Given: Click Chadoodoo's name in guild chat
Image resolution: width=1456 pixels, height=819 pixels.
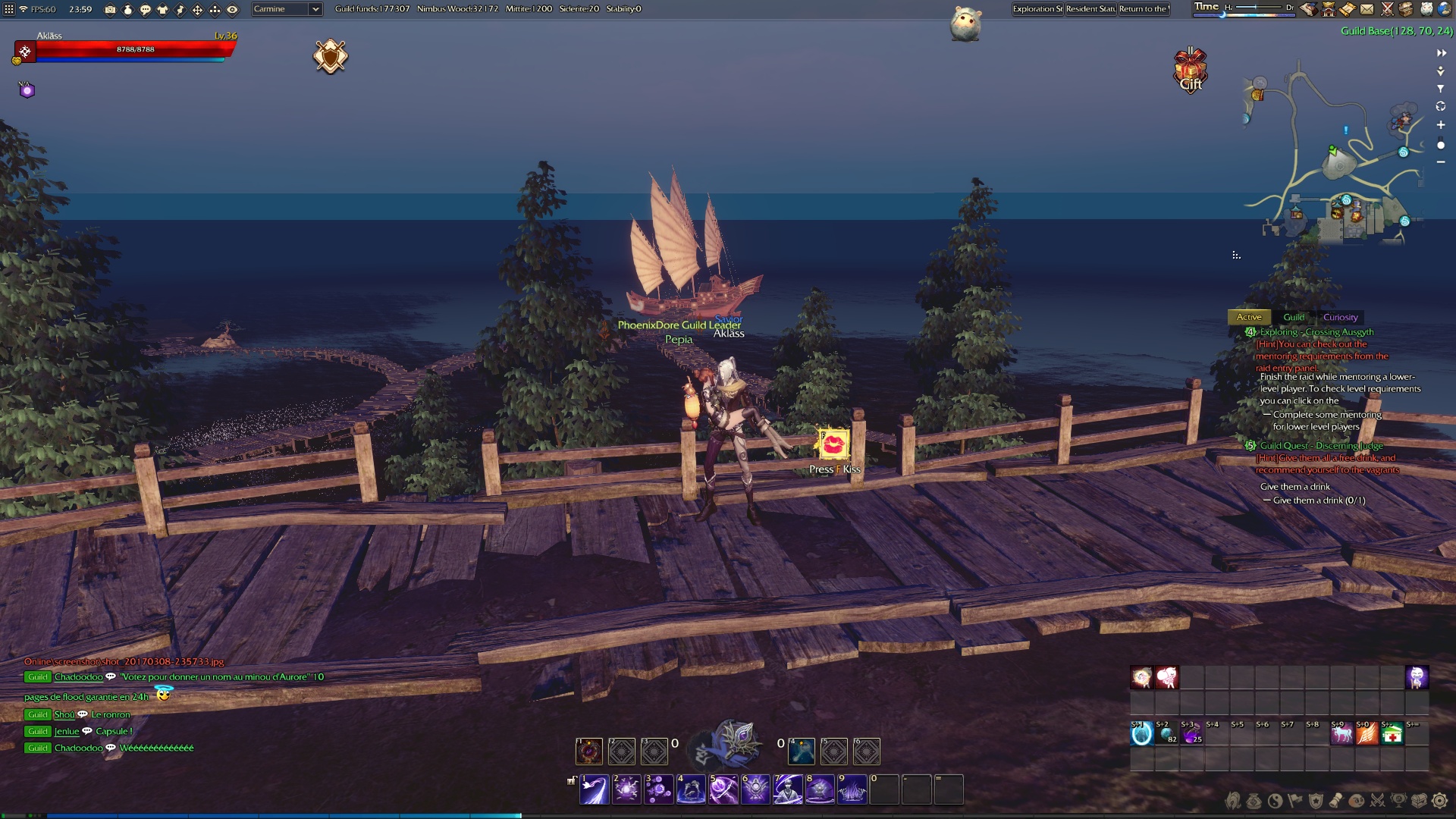Looking at the screenshot, I should click(x=78, y=677).
